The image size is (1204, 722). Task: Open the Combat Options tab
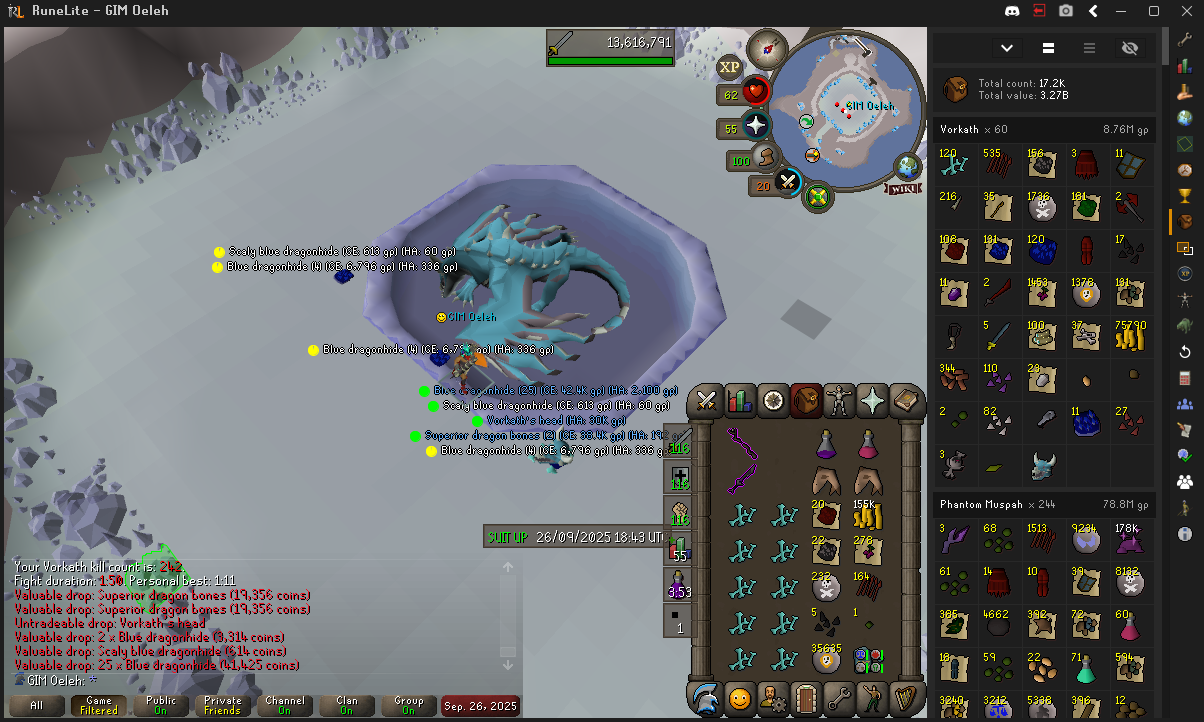click(707, 401)
